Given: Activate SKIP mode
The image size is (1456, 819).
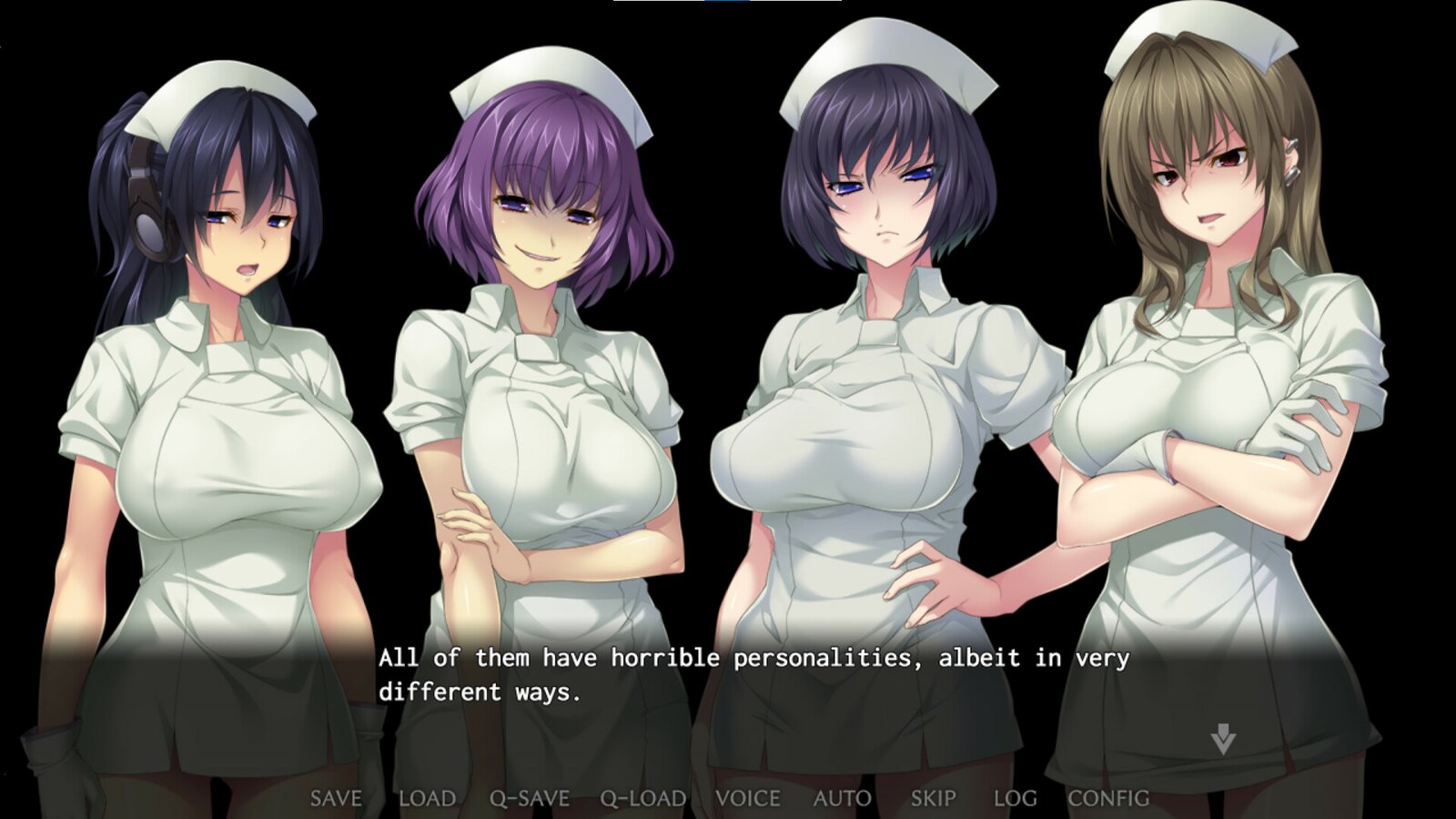Looking at the screenshot, I should tap(934, 798).
